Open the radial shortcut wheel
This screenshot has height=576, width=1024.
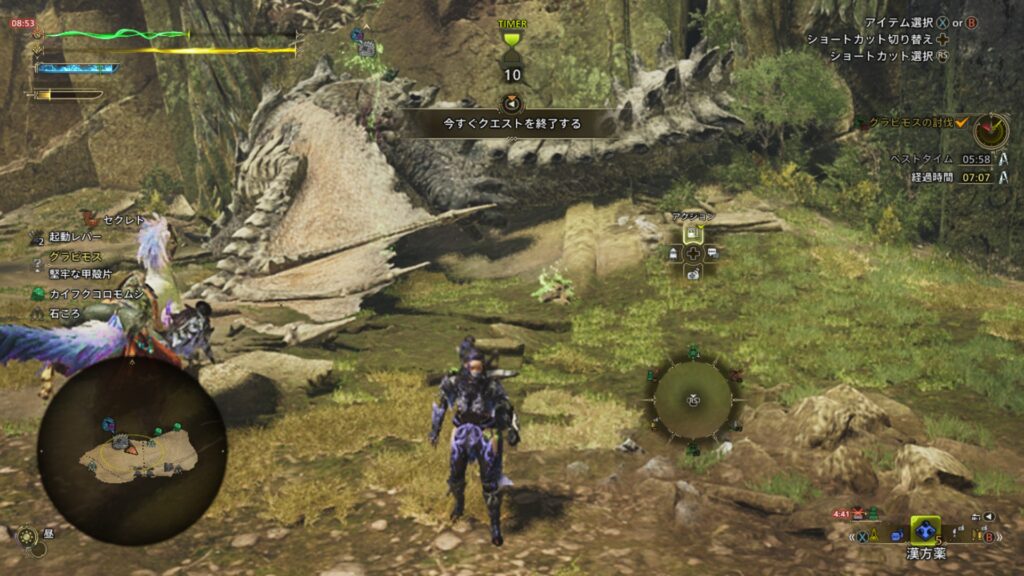tap(693, 400)
